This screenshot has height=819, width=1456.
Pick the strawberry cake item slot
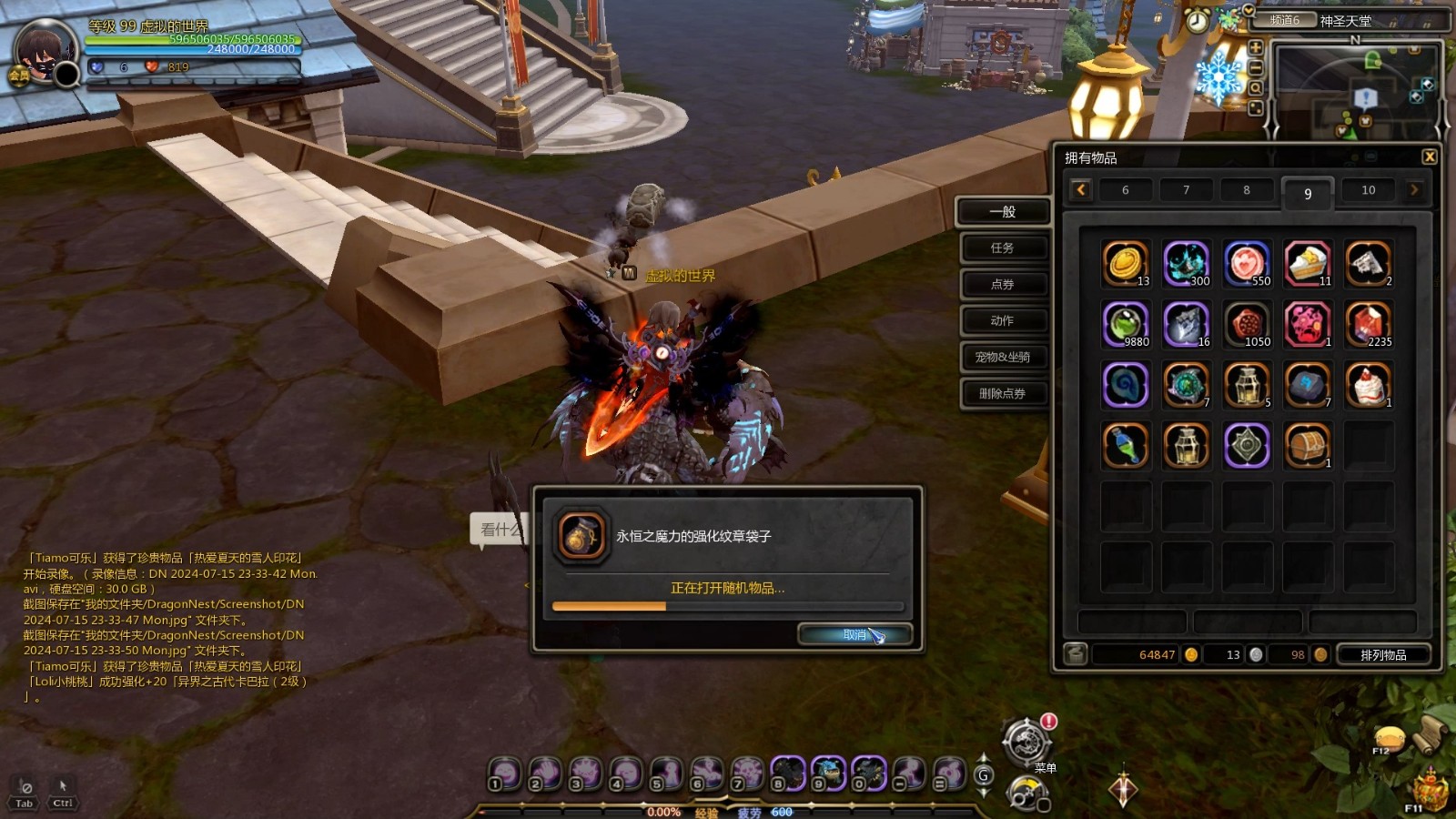[1368, 384]
